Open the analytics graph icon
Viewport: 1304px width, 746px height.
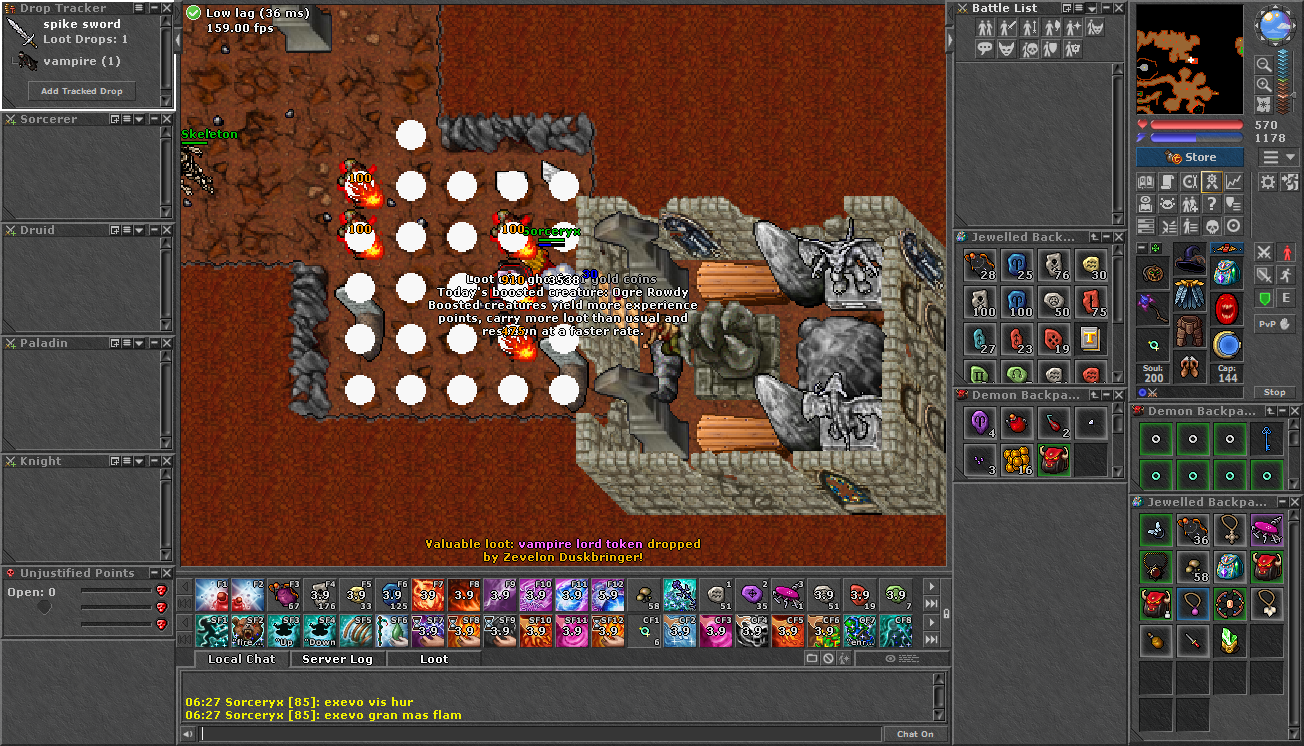point(1234,182)
